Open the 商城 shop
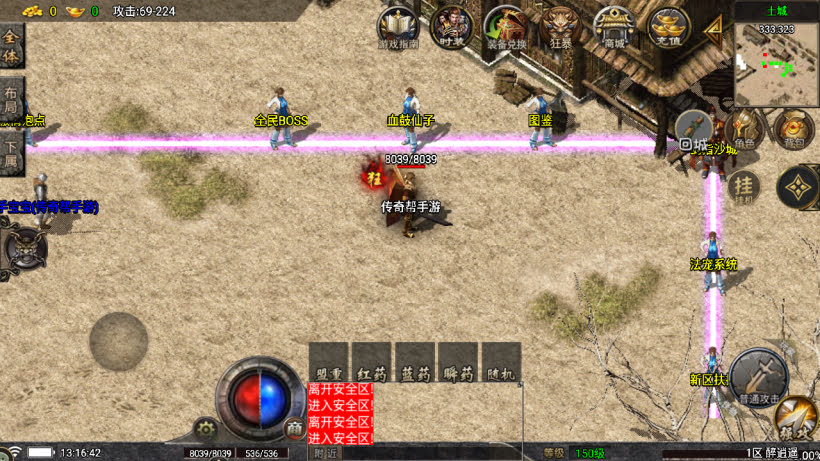Image resolution: width=820 pixels, height=461 pixels. coord(613,27)
